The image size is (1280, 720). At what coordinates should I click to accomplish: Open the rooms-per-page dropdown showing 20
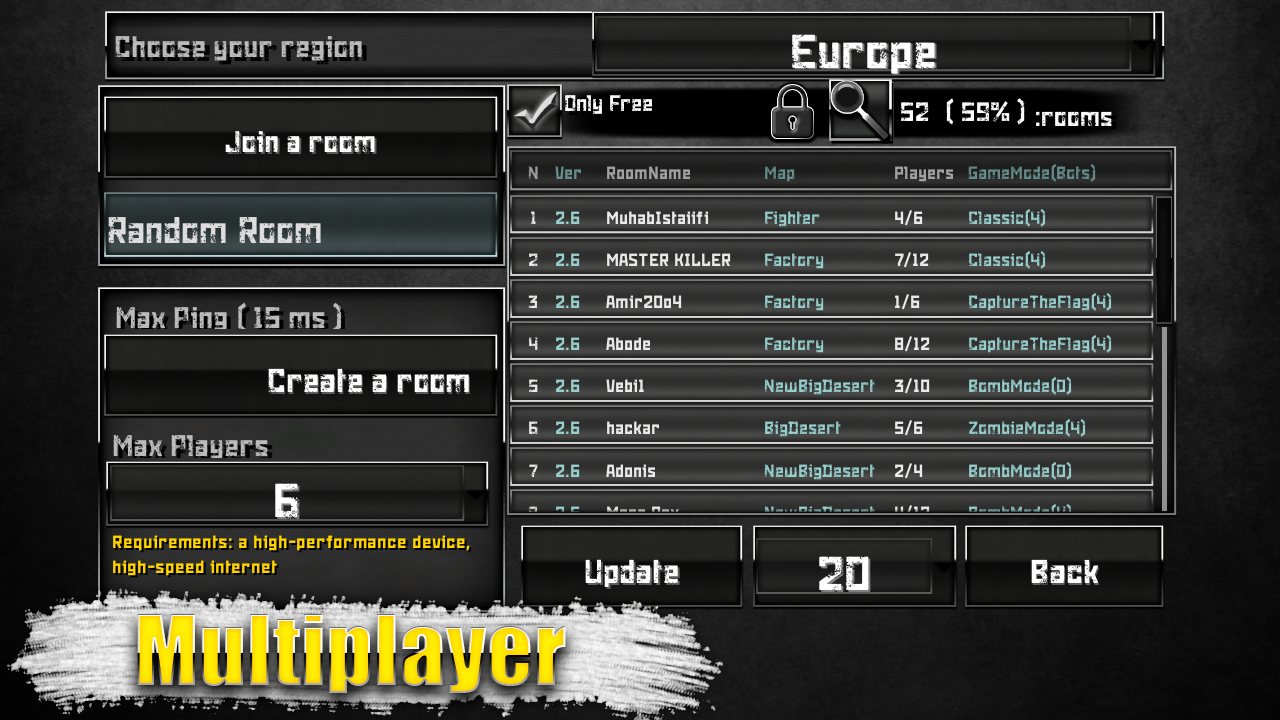click(x=853, y=570)
